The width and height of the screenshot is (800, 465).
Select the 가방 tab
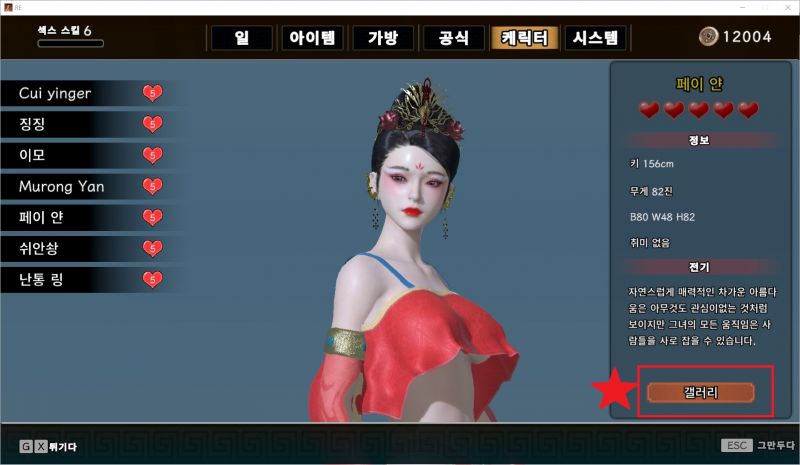[x=383, y=38]
